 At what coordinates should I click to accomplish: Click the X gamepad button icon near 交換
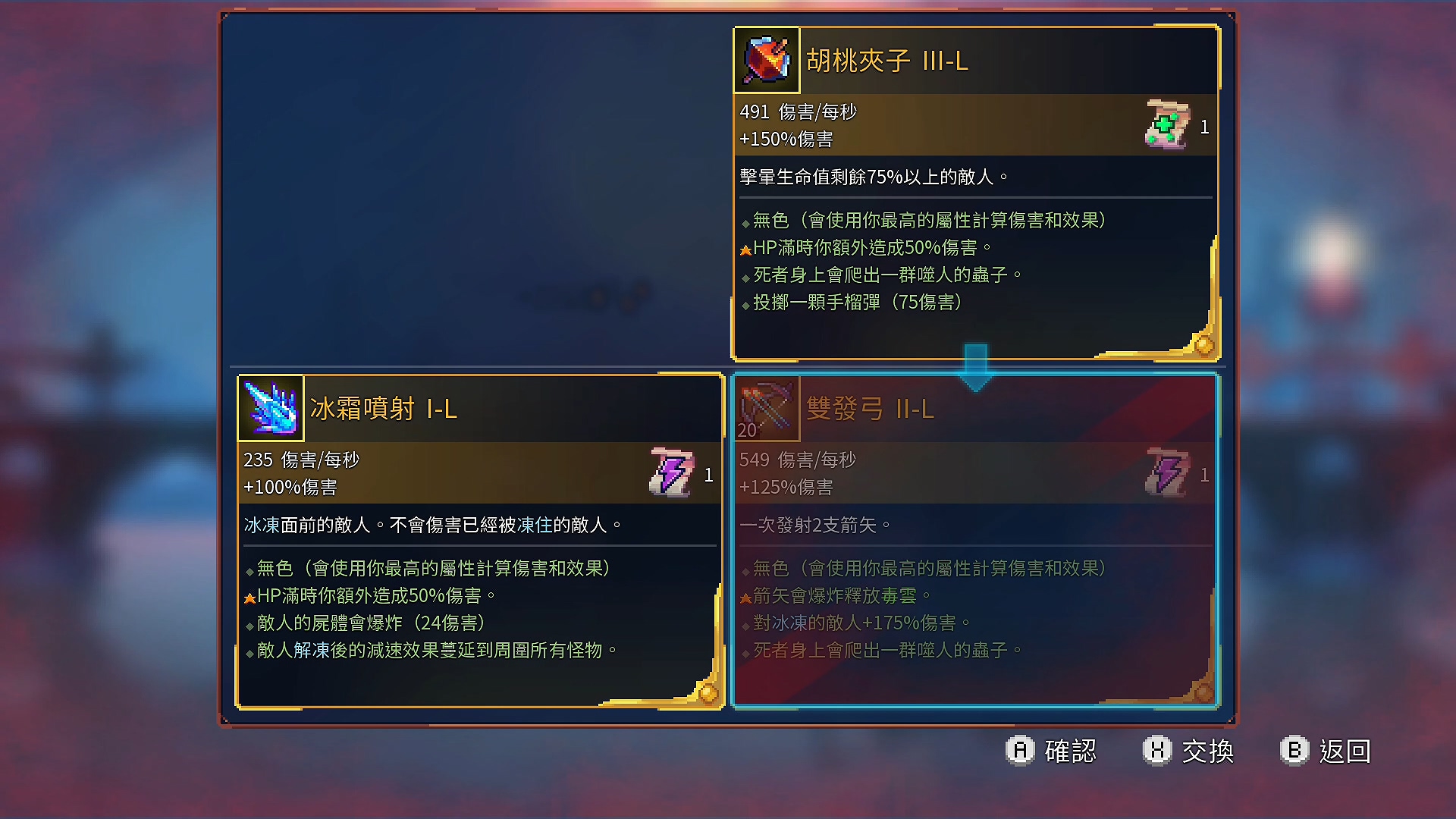click(x=1156, y=751)
